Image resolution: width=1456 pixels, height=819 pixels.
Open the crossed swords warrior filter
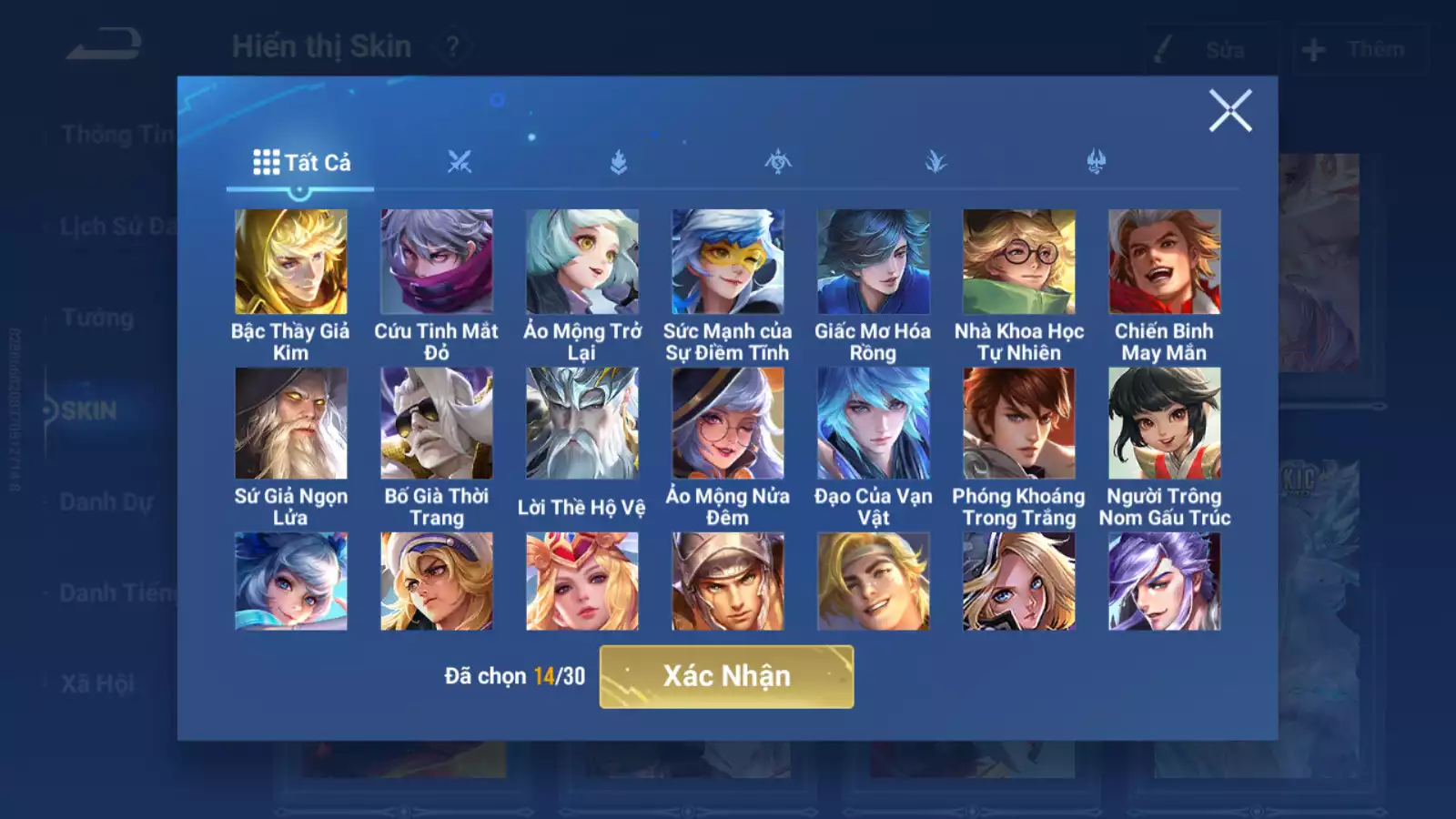(x=460, y=162)
